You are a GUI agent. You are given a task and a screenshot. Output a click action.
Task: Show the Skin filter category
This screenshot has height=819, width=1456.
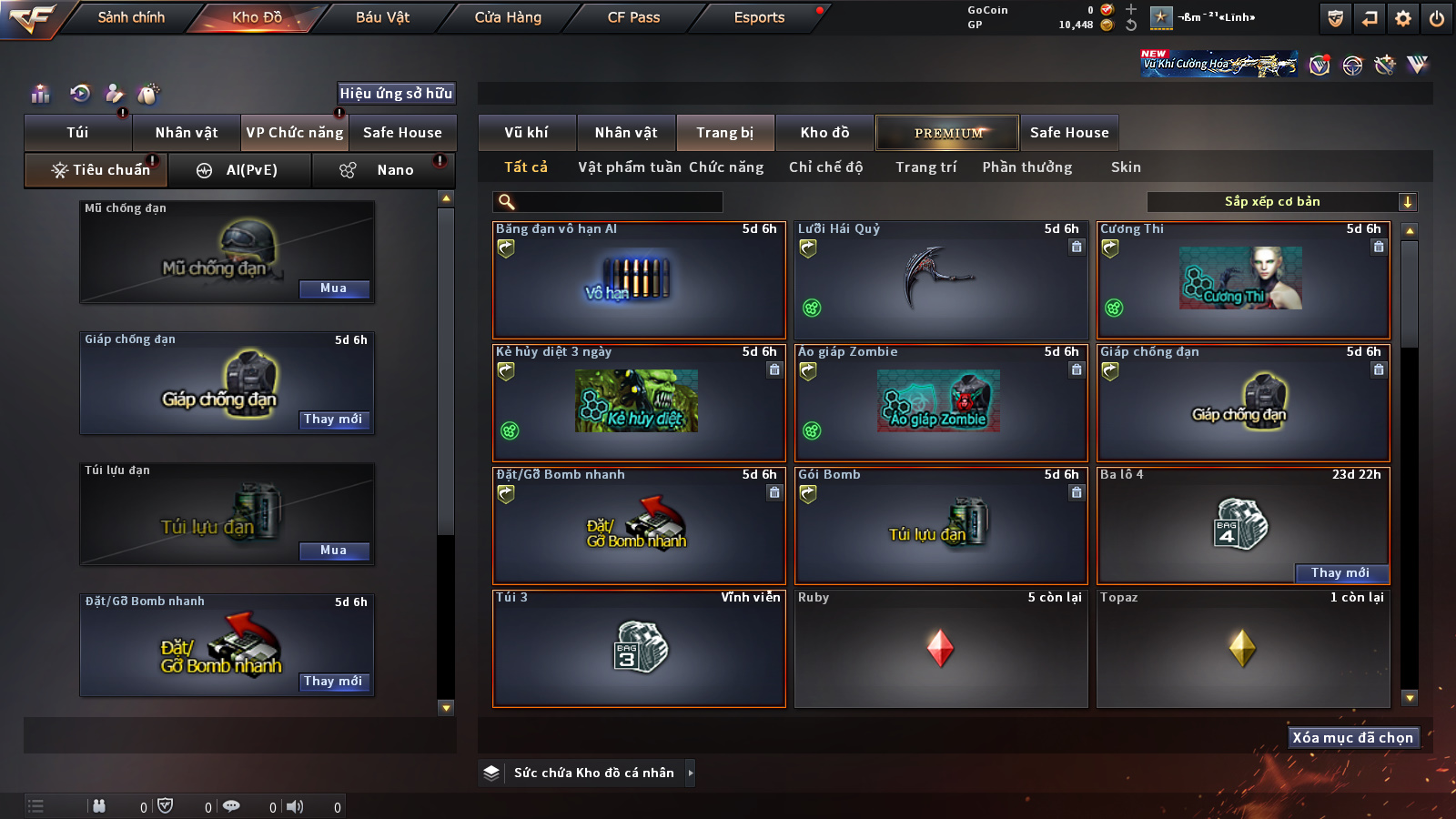click(1126, 167)
